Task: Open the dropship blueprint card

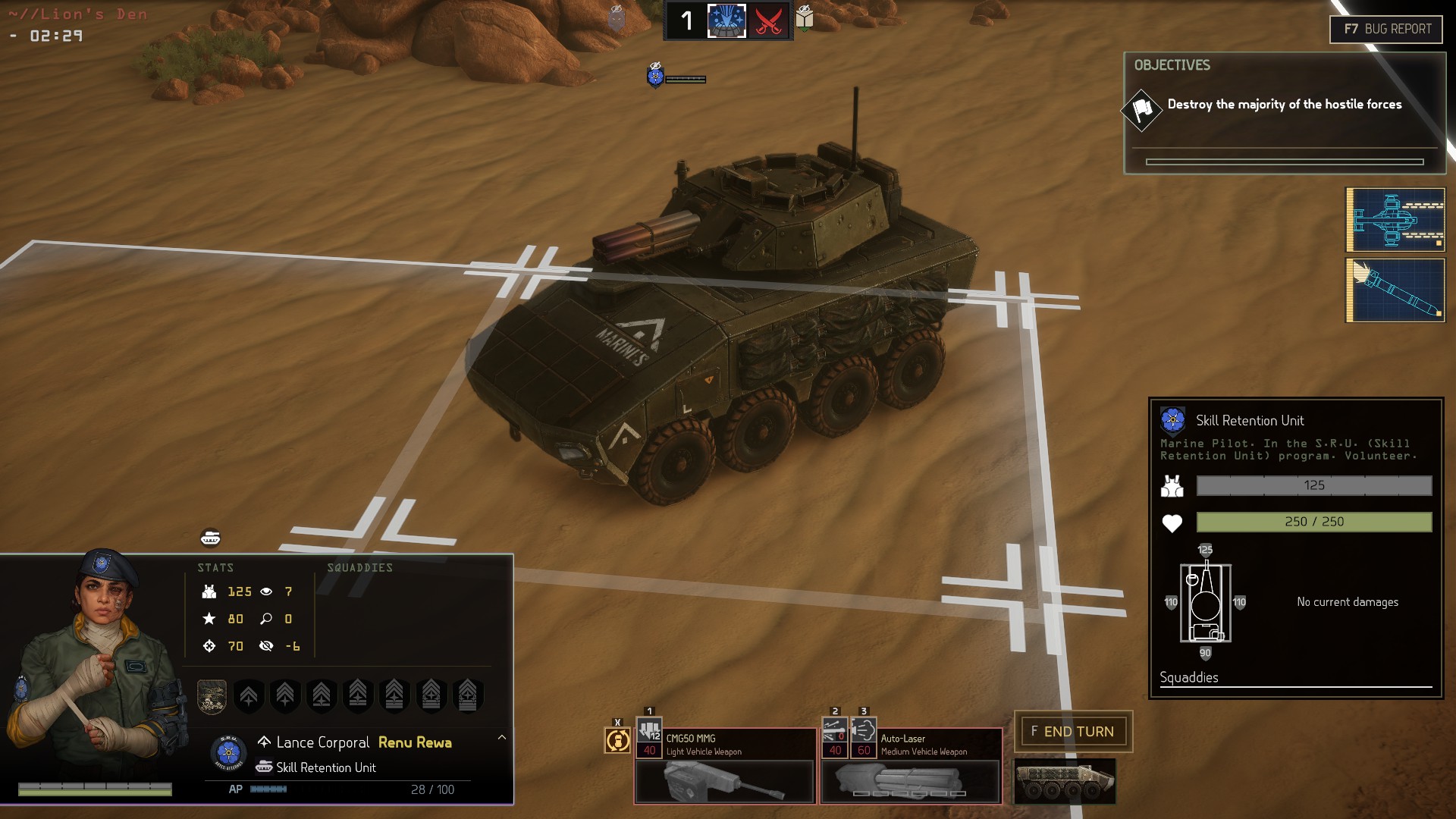Action: (1395, 220)
